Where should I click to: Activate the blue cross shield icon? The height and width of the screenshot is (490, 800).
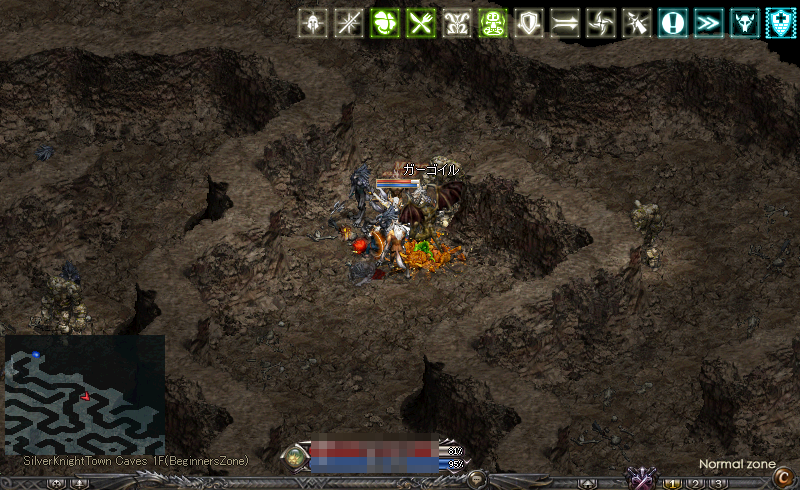[x=780, y=23]
